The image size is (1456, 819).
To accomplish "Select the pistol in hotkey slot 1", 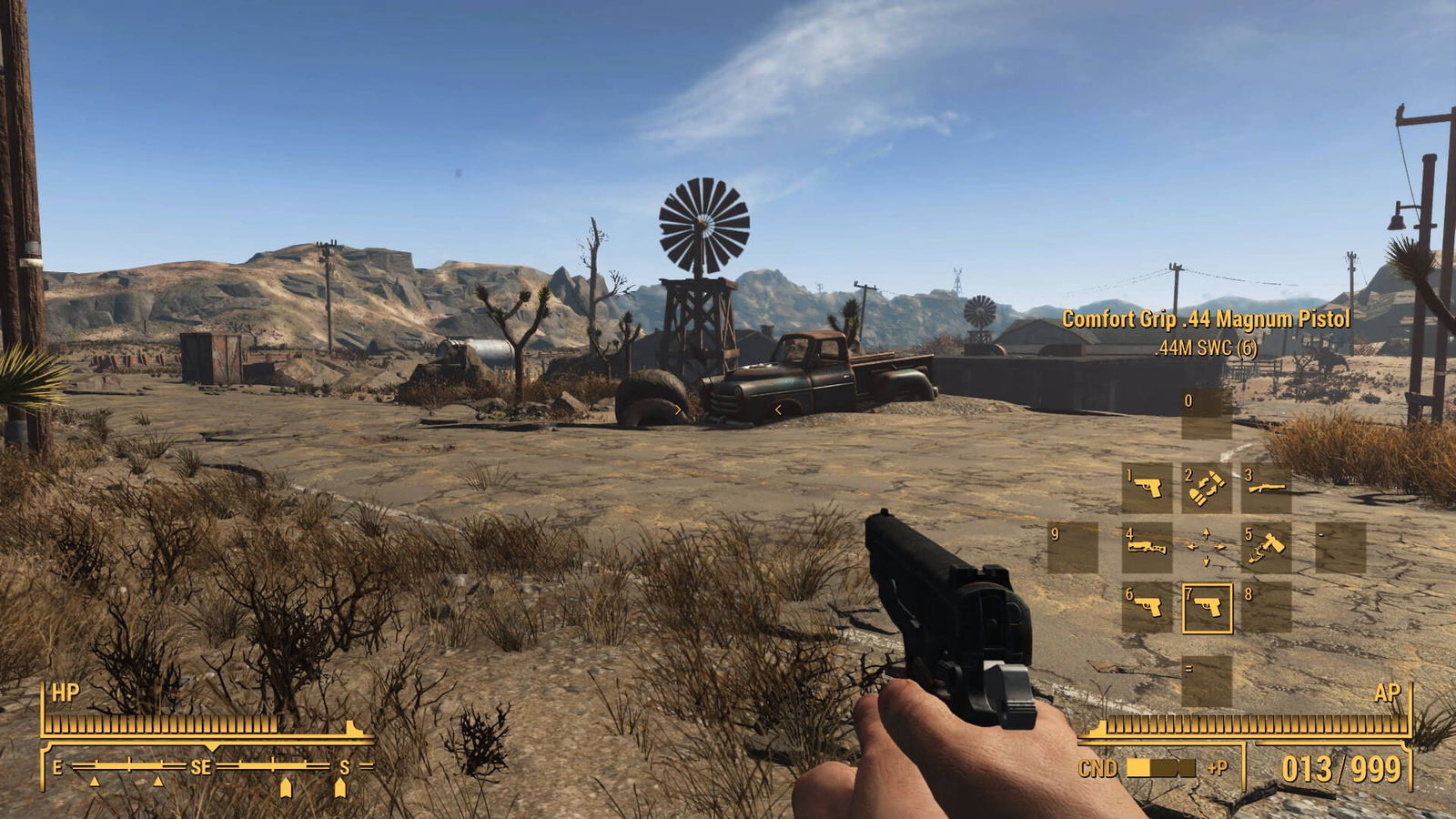I will point(1146,487).
